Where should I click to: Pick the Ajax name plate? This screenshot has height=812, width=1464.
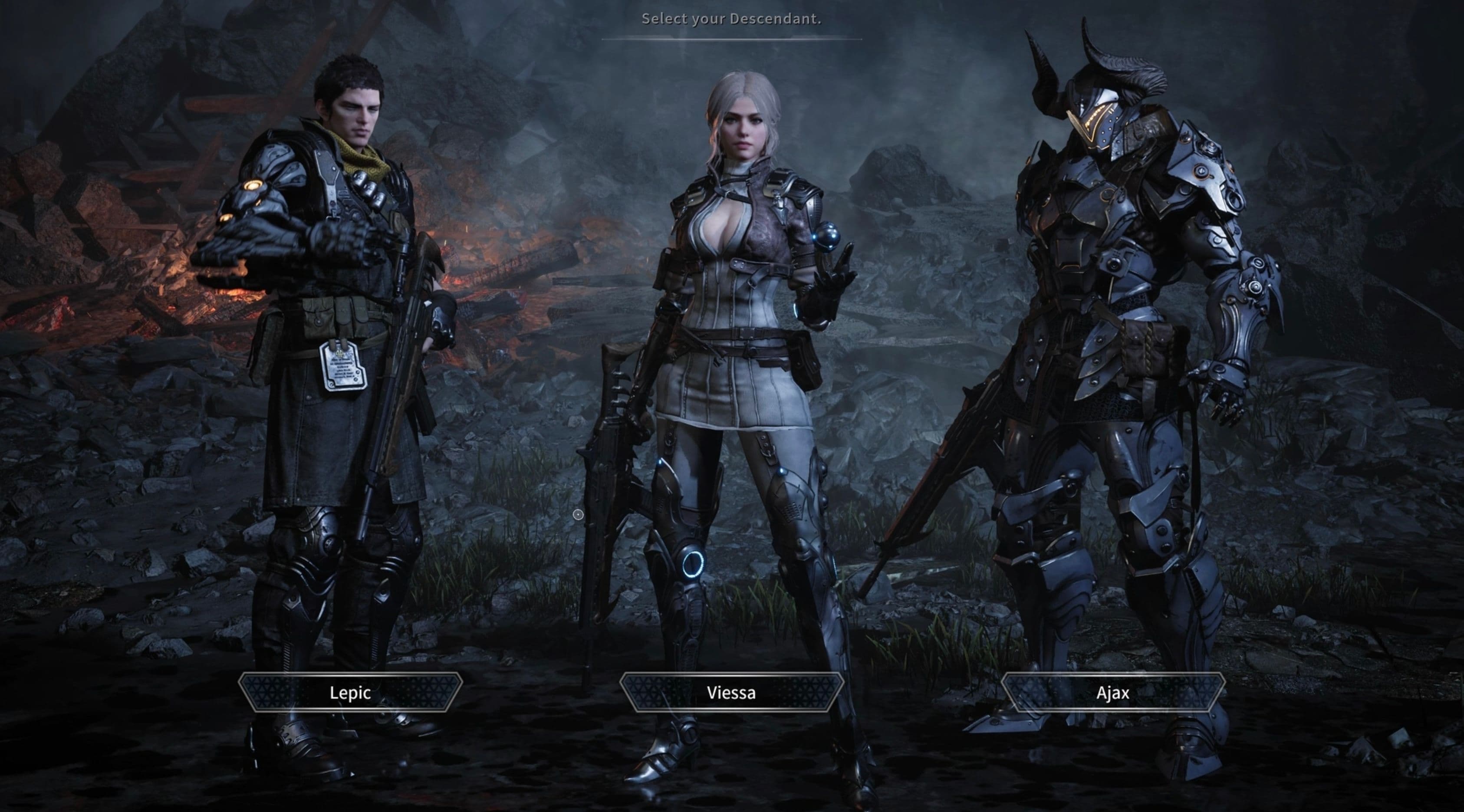point(1112,692)
